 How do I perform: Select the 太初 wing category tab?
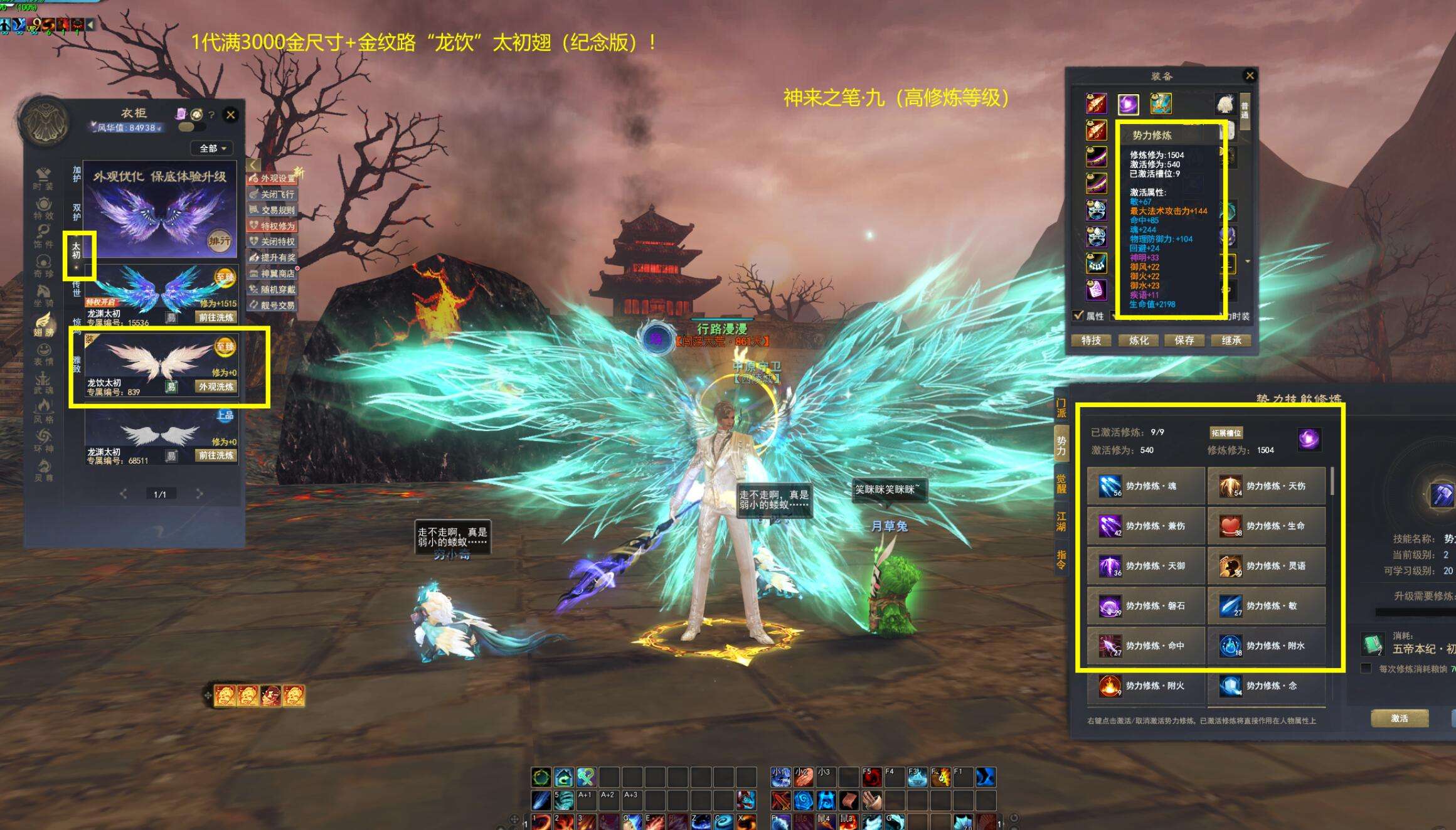coord(76,250)
